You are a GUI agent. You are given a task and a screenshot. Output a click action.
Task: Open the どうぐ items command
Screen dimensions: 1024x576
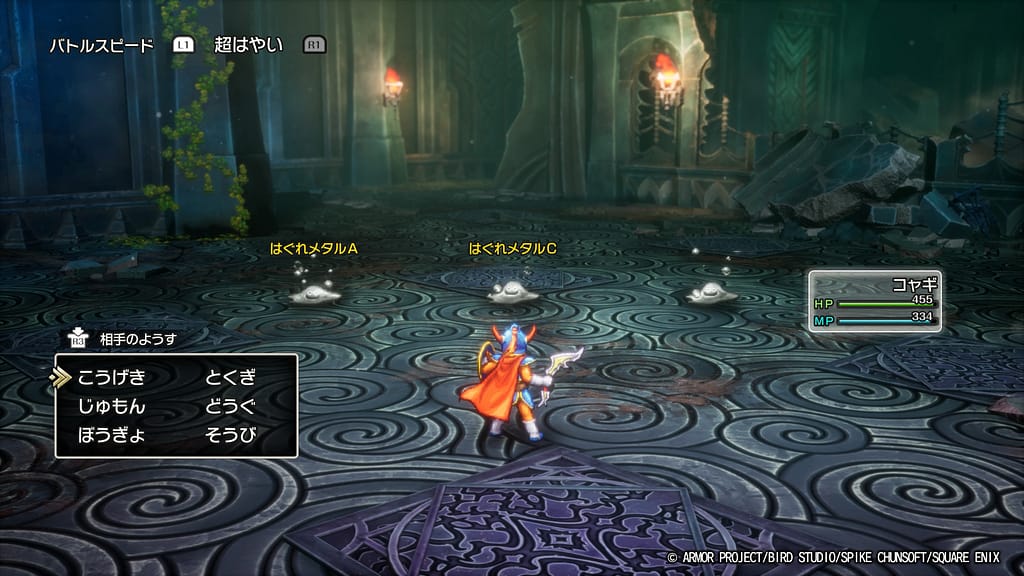coord(231,407)
